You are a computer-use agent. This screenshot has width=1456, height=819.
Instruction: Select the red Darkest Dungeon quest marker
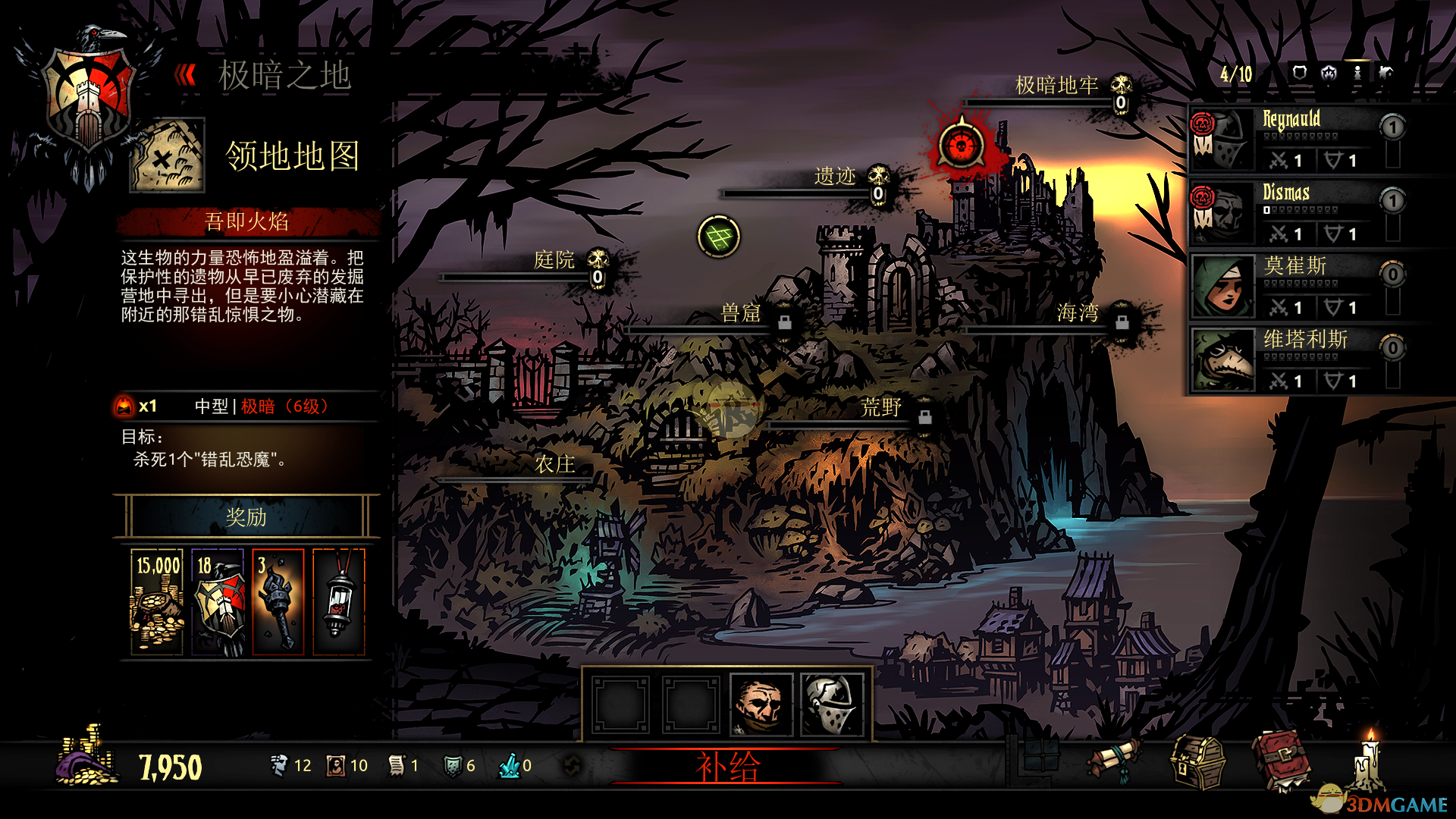[x=962, y=146]
